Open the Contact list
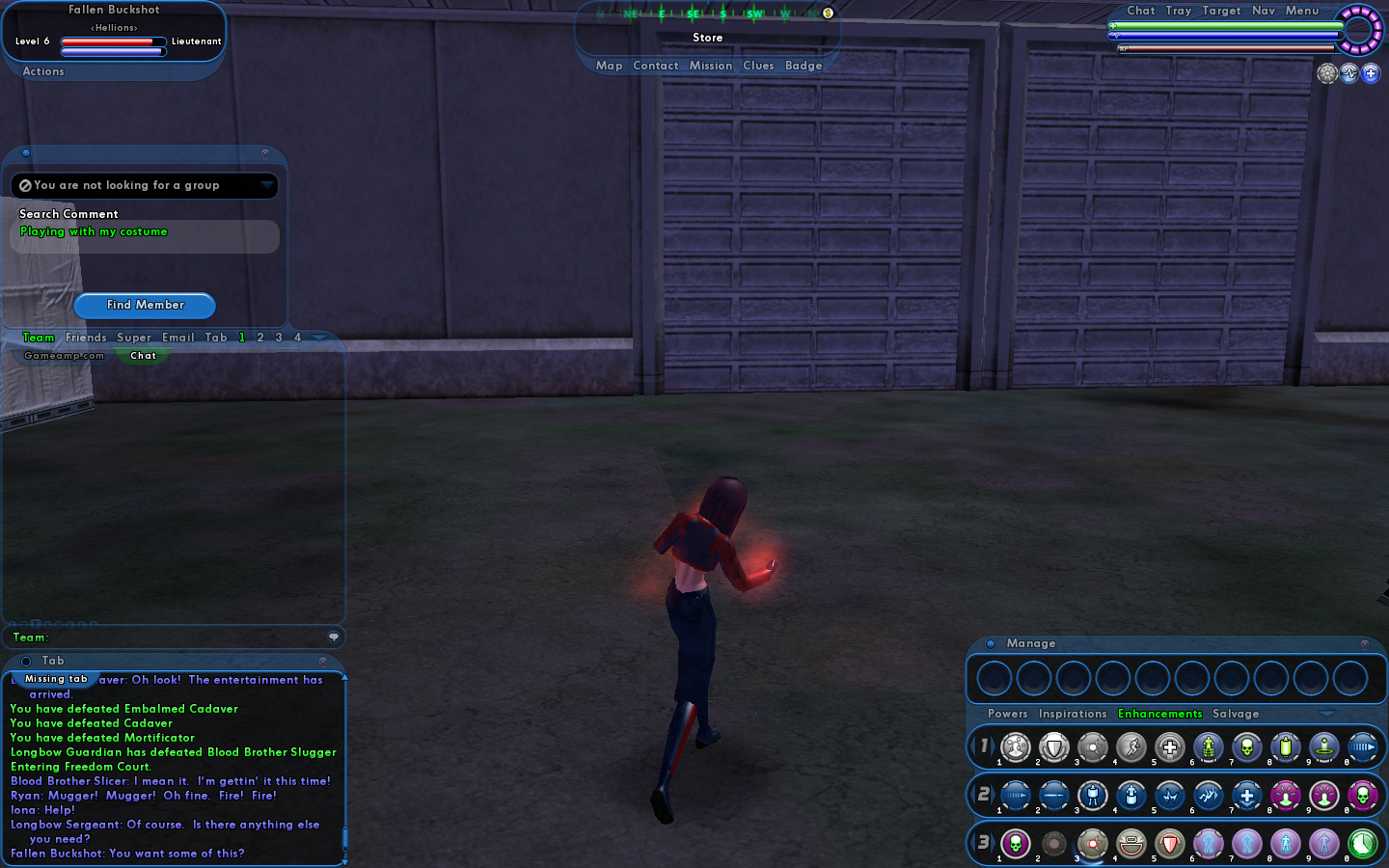This screenshot has height=868, width=1389. pos(656,66)
